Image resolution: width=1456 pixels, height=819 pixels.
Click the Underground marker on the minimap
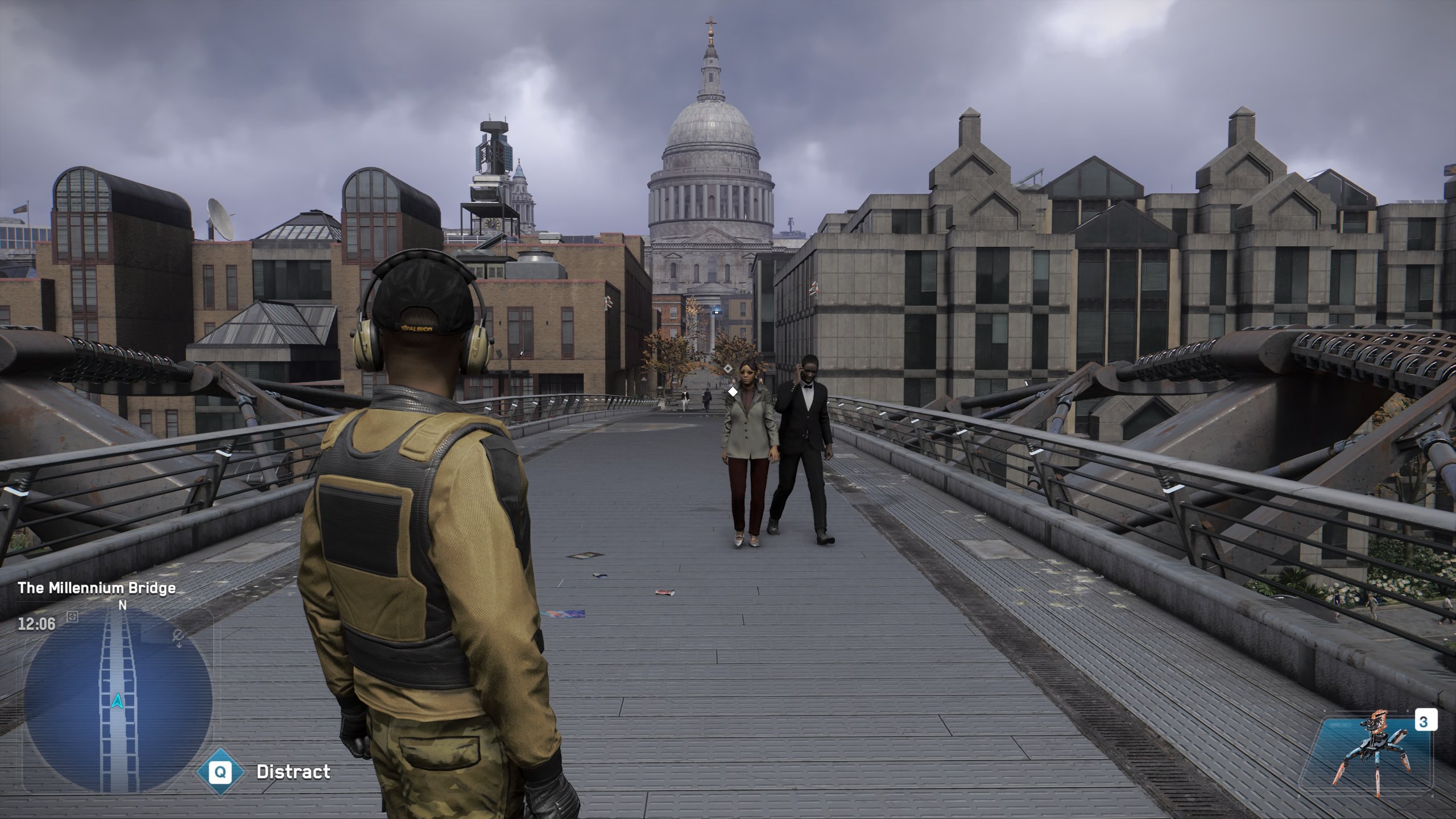pyautogui.click(x=179, y=638)
